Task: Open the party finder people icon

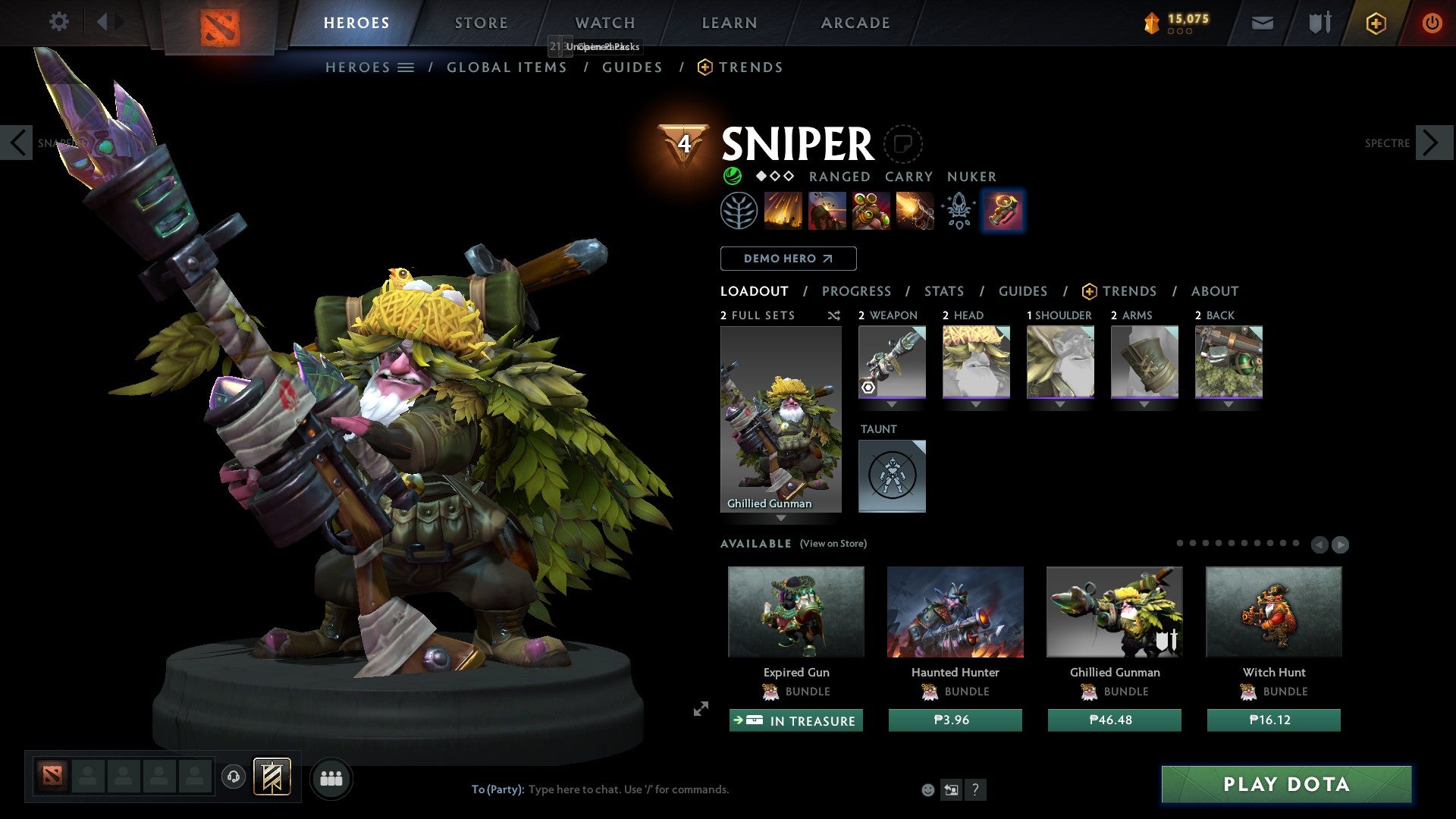Action: pos(330,777)
